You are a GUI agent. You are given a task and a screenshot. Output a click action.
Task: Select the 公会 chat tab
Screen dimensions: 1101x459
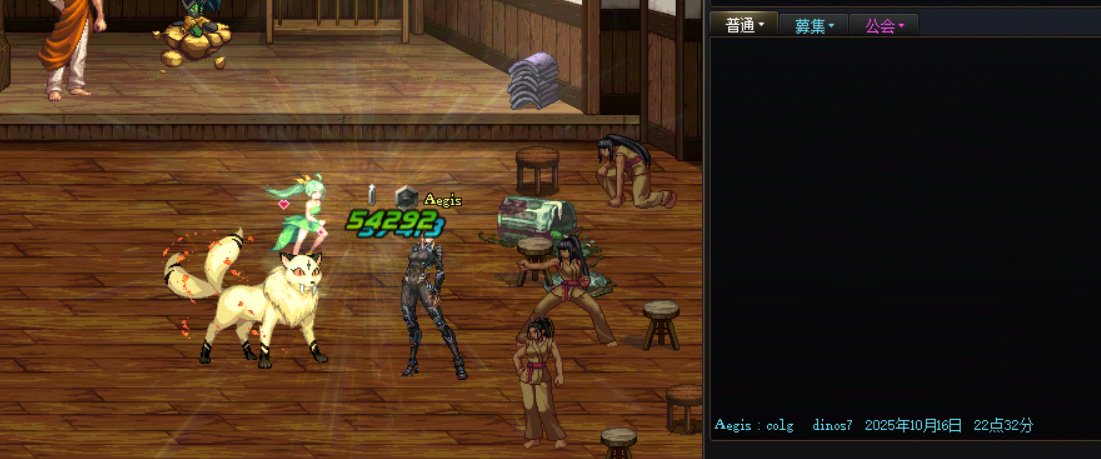pos(883,26)
